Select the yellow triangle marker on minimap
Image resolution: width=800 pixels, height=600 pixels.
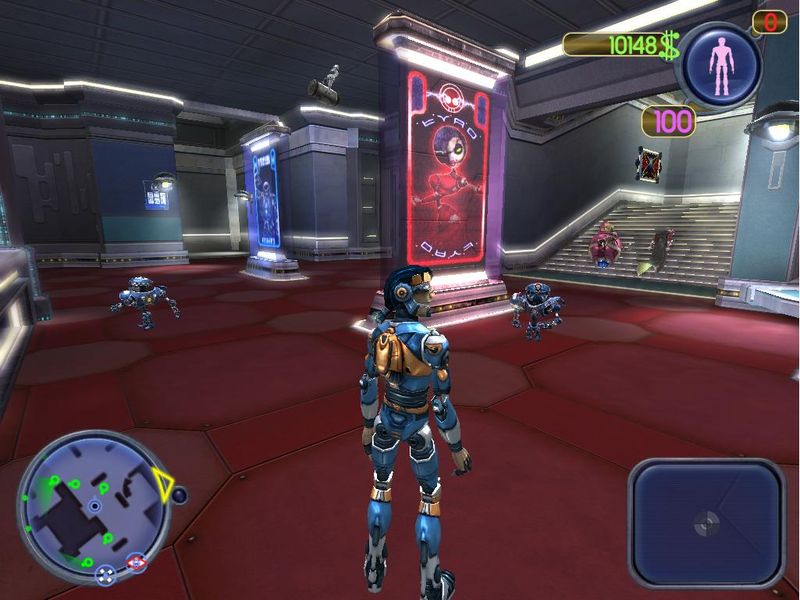[163, 486]
